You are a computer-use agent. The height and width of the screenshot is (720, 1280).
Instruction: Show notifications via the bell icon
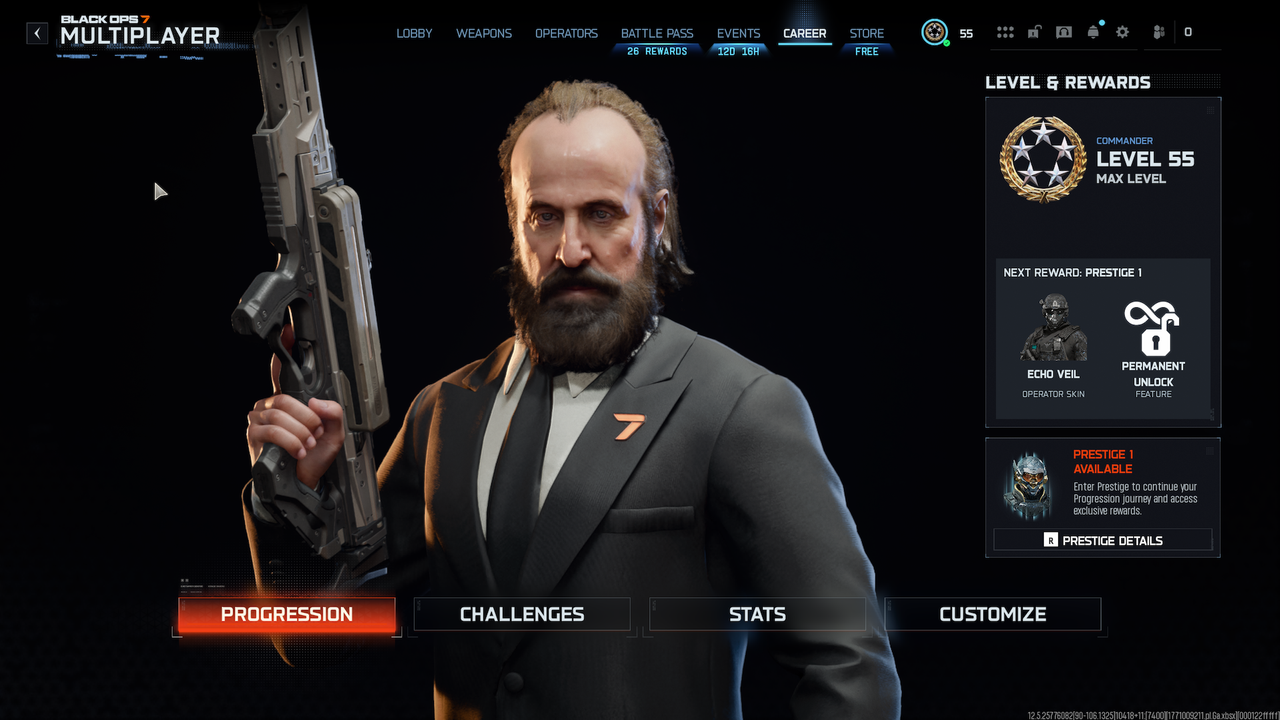tap(1093, 32)
